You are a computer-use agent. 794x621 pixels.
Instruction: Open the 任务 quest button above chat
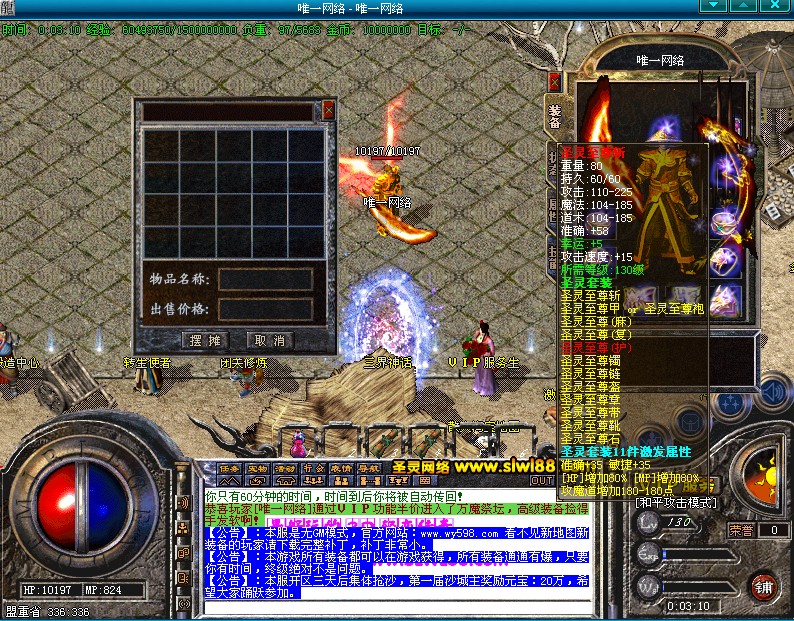click(229, 467)
